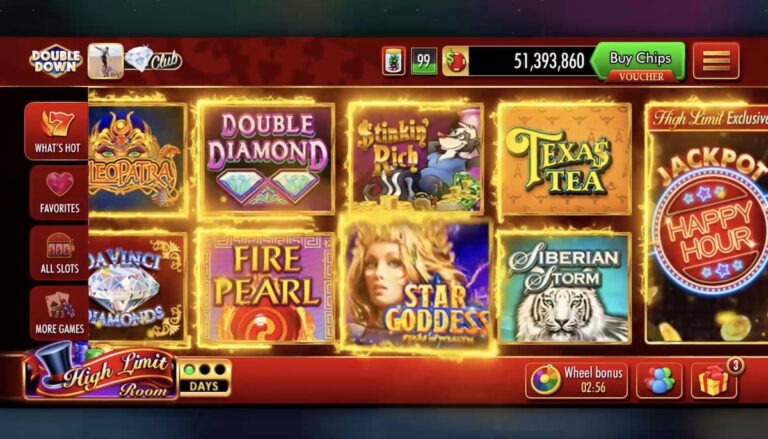Pick the Da Vinci Diamonds slot
Image resolution: width=768 pixels, height=439 pixels.
click(137, 287)
